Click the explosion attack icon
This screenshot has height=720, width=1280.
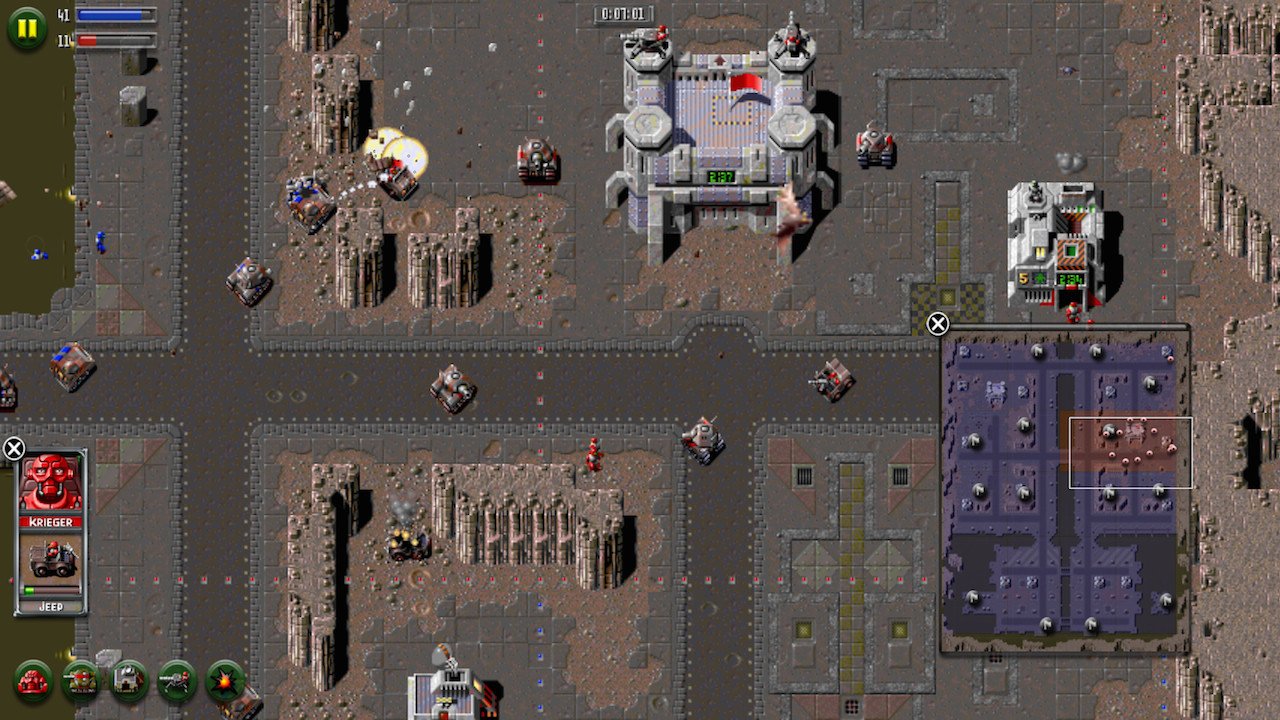(224, 682)
